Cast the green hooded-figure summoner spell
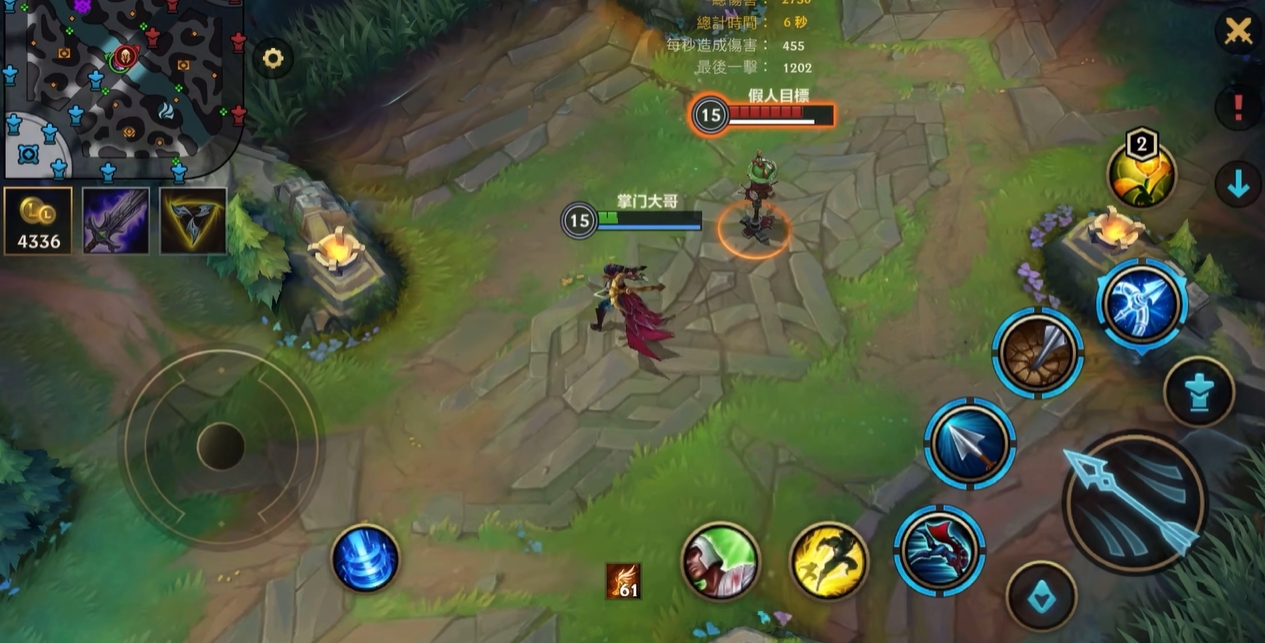Viewport: 1265px width, 643px height. [720, 561]
